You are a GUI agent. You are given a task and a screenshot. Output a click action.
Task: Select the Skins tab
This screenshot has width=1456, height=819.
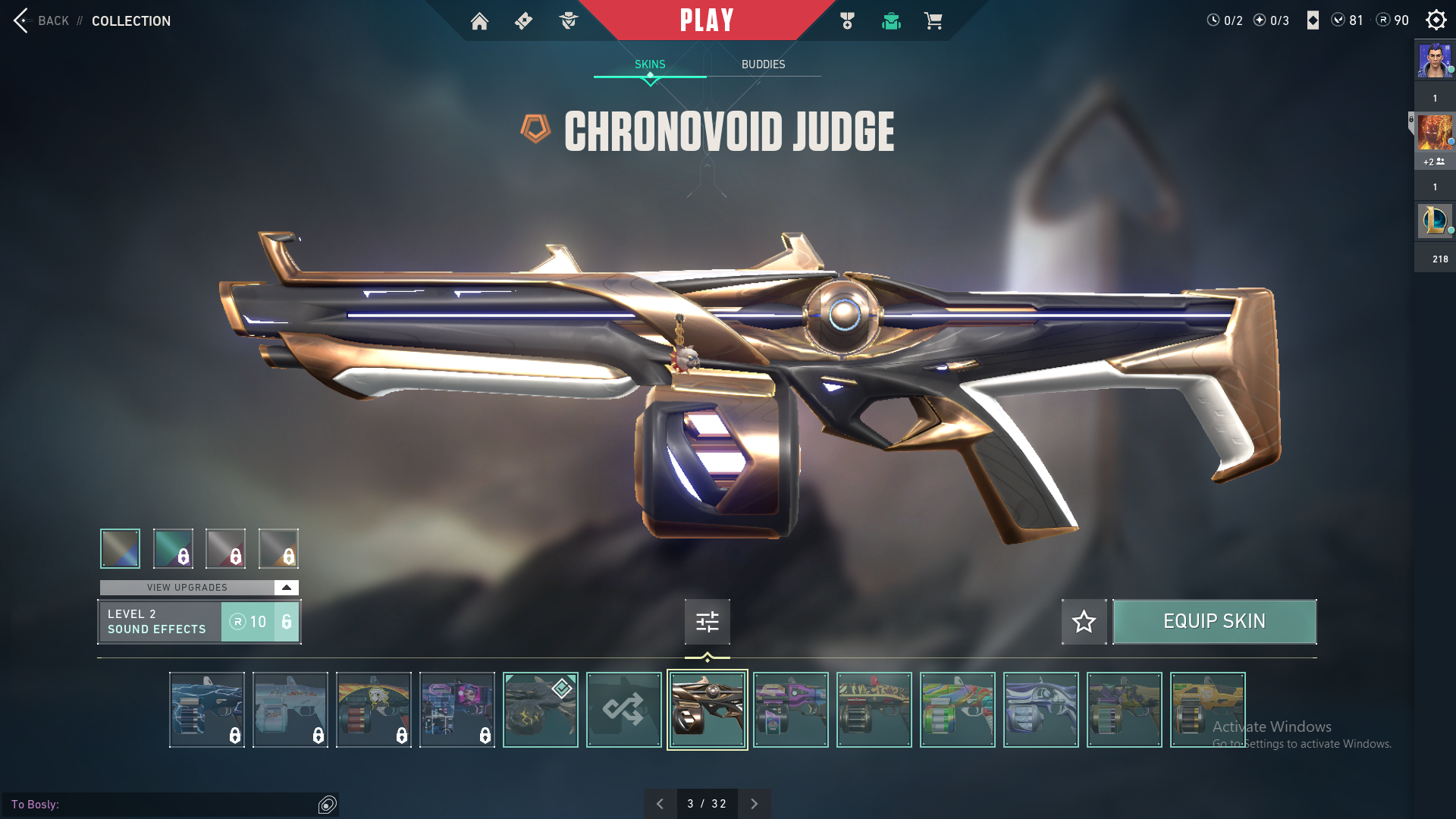pyautogui.click(x=650, y=64)
